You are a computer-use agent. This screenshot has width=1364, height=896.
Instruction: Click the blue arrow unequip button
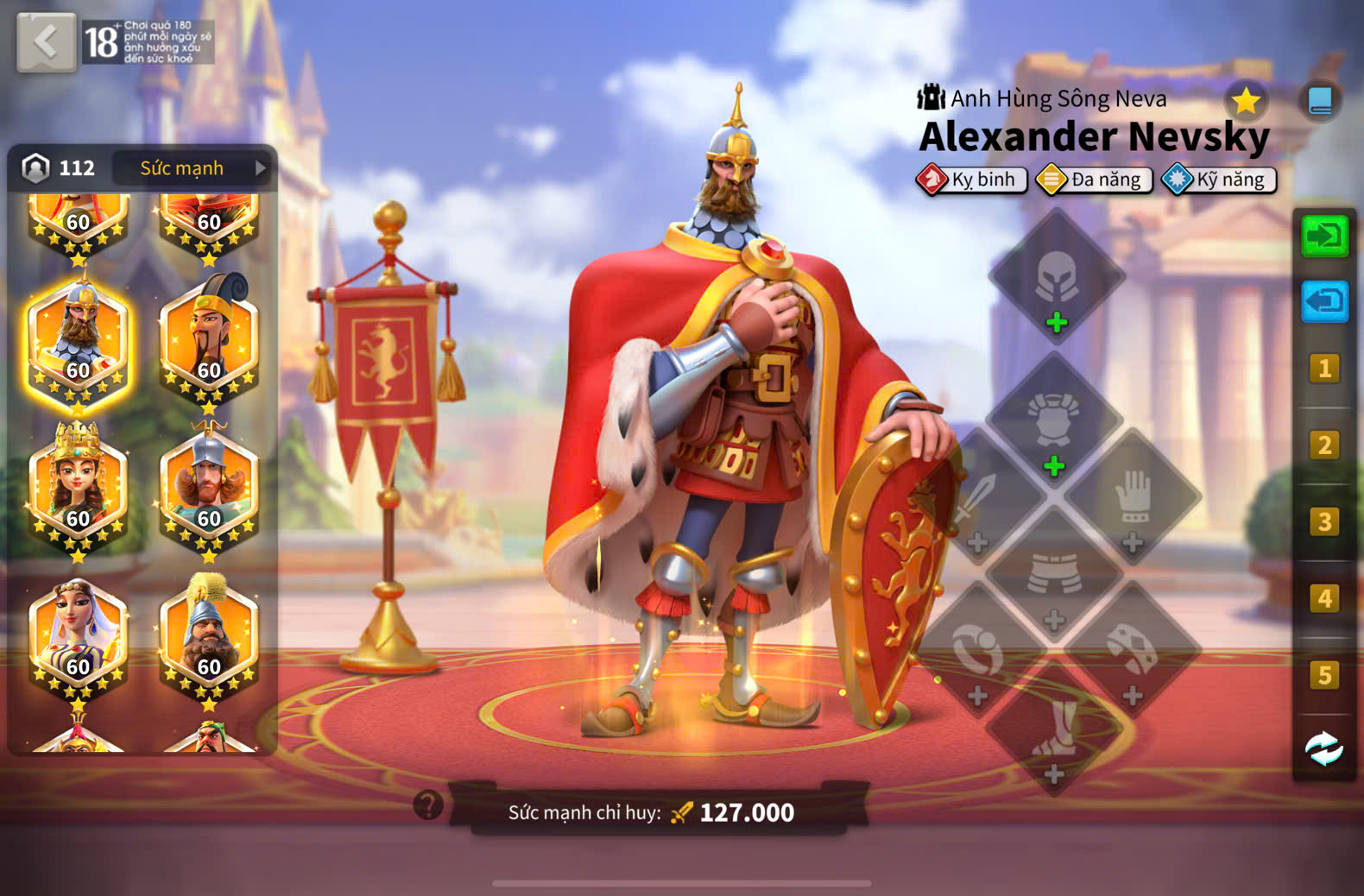1324,301
